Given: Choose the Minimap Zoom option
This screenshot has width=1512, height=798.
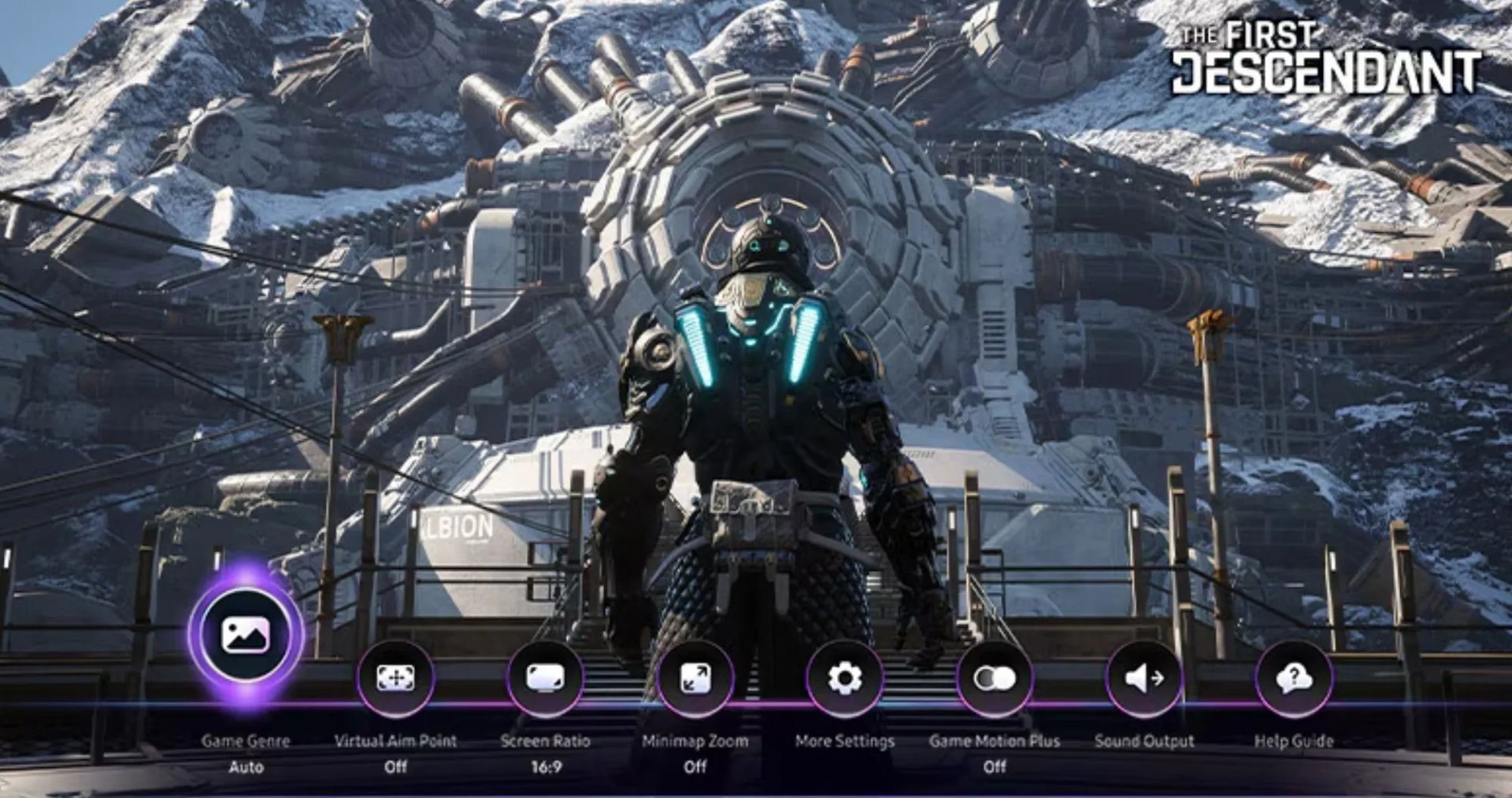Looking at the screenshot, I should pos(695,678).
